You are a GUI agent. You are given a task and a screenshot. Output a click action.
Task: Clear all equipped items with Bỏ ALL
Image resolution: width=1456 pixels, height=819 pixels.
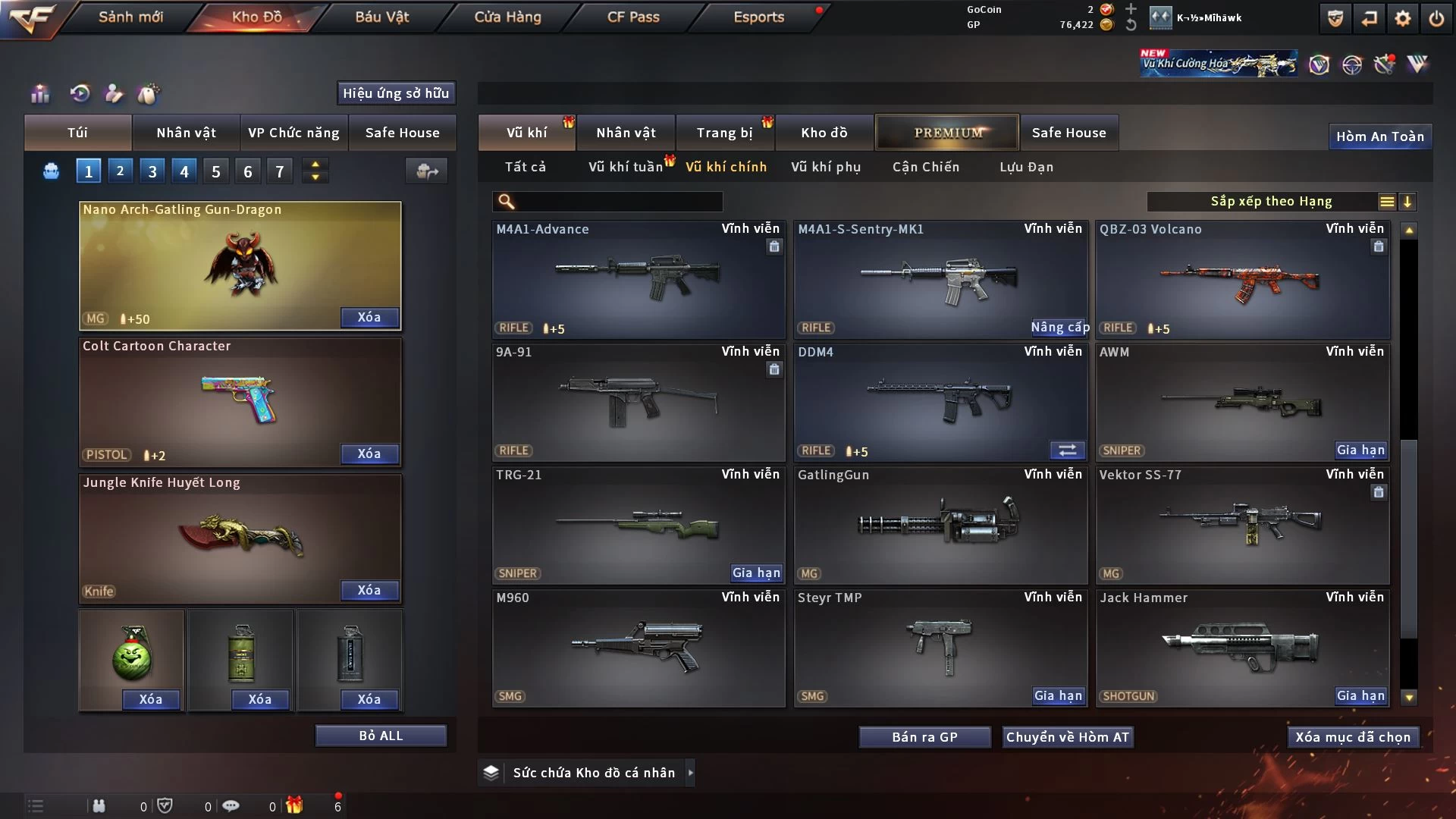tap(381, 736)
